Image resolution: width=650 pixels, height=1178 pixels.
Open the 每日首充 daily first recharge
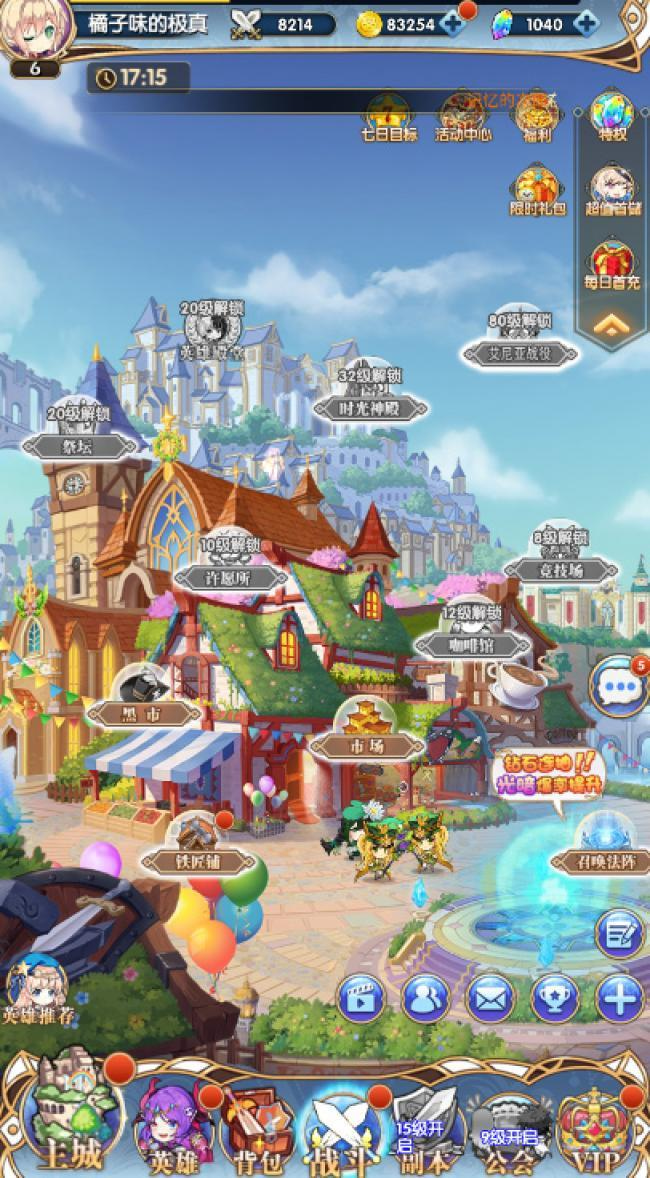pyautogui.click(x=612, y=265)
